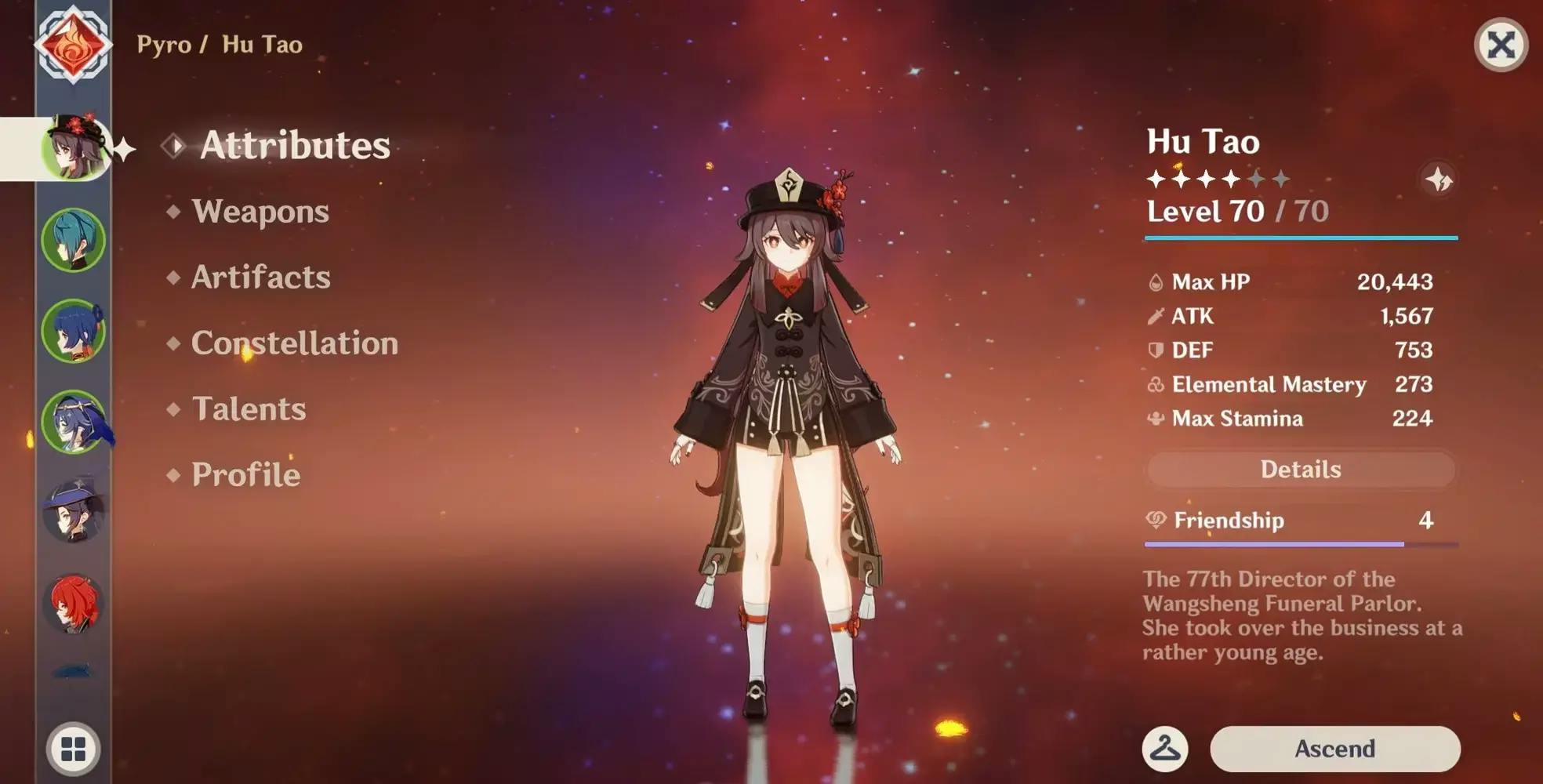Open the character grid view button
This screenshot has width=1543, height=784.
click(74, 749)
